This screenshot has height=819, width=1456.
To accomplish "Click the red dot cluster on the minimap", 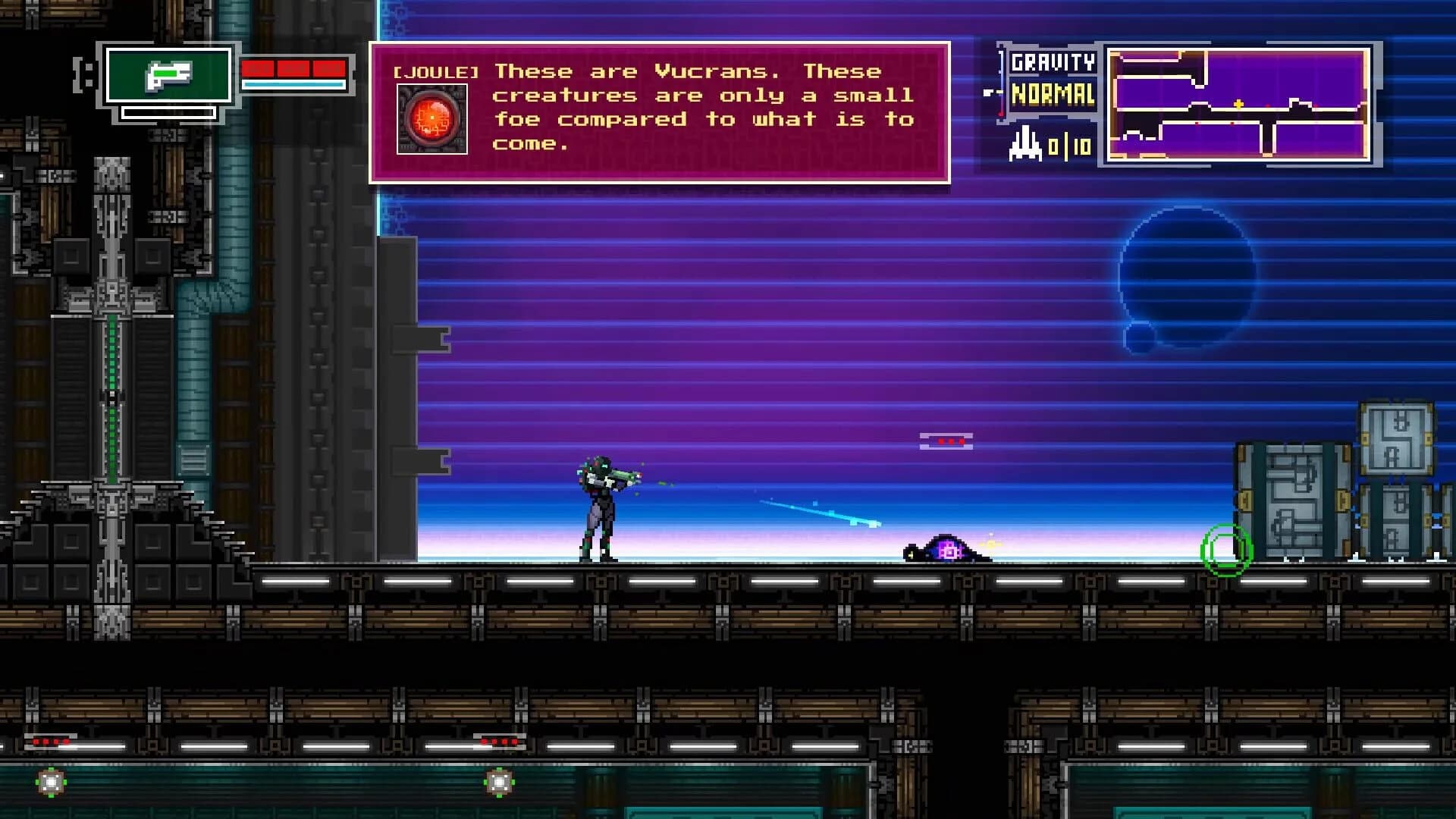I will [1268, 106].
